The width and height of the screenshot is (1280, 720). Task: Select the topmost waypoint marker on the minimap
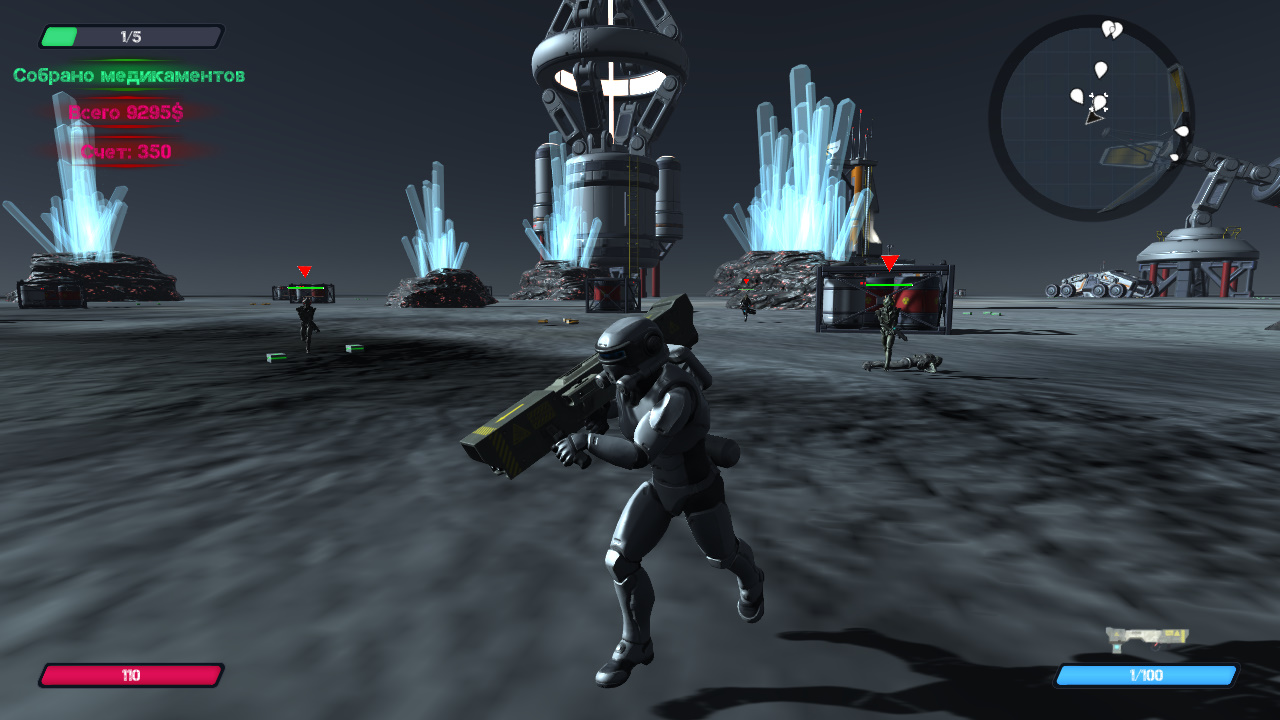click(1111, 29)
